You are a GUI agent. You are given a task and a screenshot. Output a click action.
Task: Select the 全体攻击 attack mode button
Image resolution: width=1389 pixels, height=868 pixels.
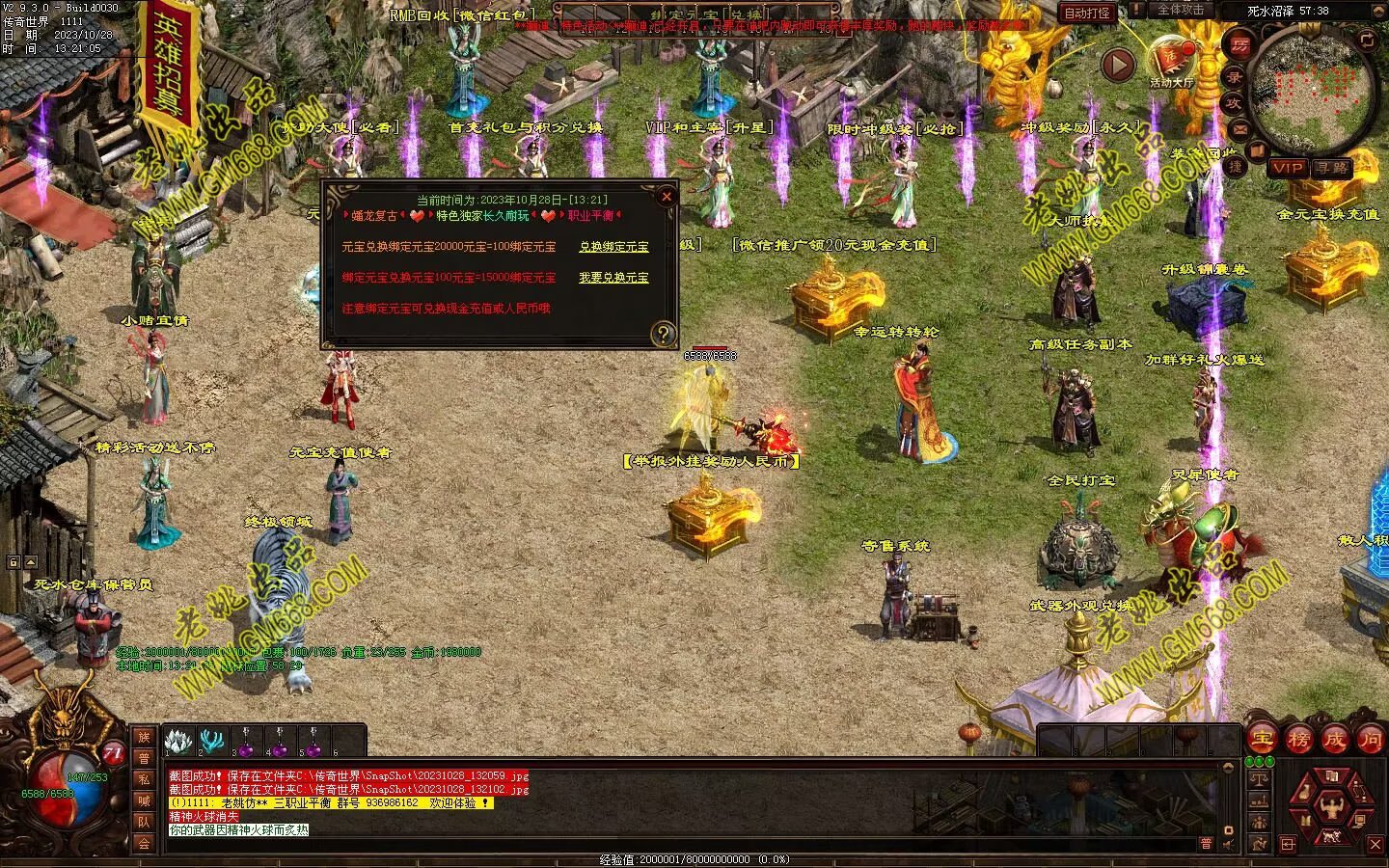(1180, 10)
